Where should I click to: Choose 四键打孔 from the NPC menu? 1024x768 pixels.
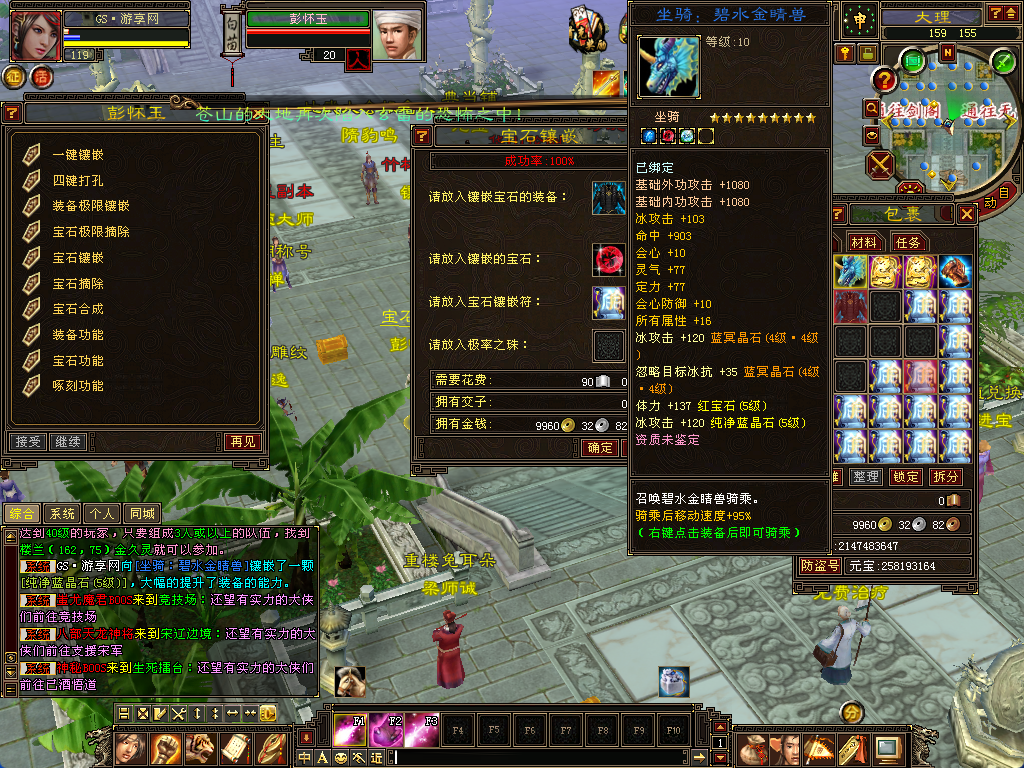[78, 181]
